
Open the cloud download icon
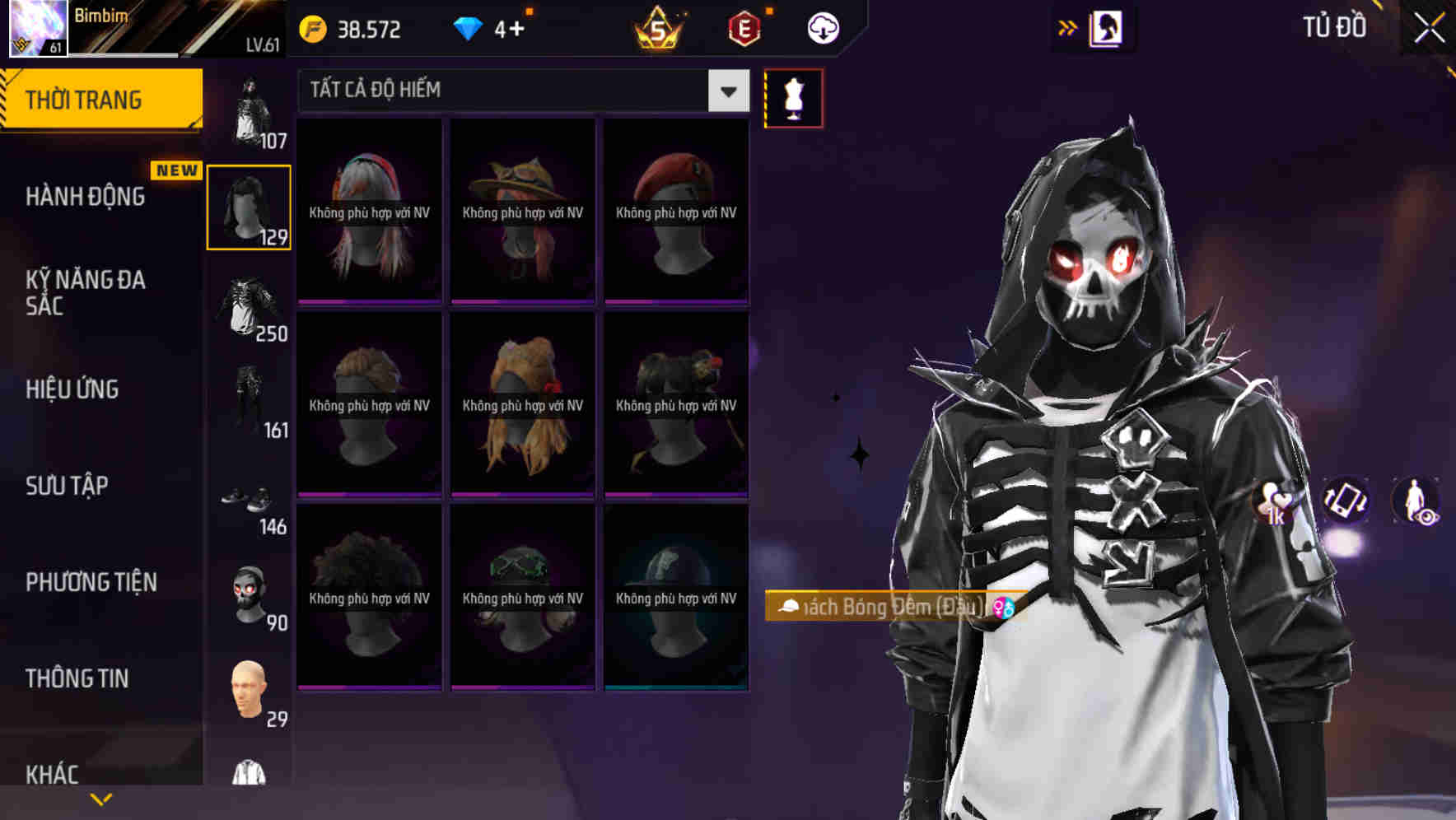pos(822,28)
